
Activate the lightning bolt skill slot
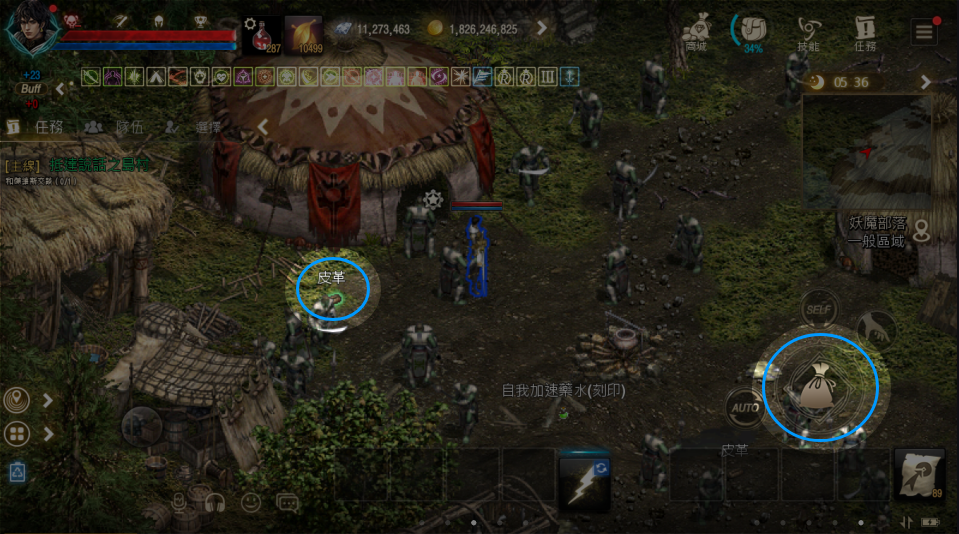tap(585, 482)
